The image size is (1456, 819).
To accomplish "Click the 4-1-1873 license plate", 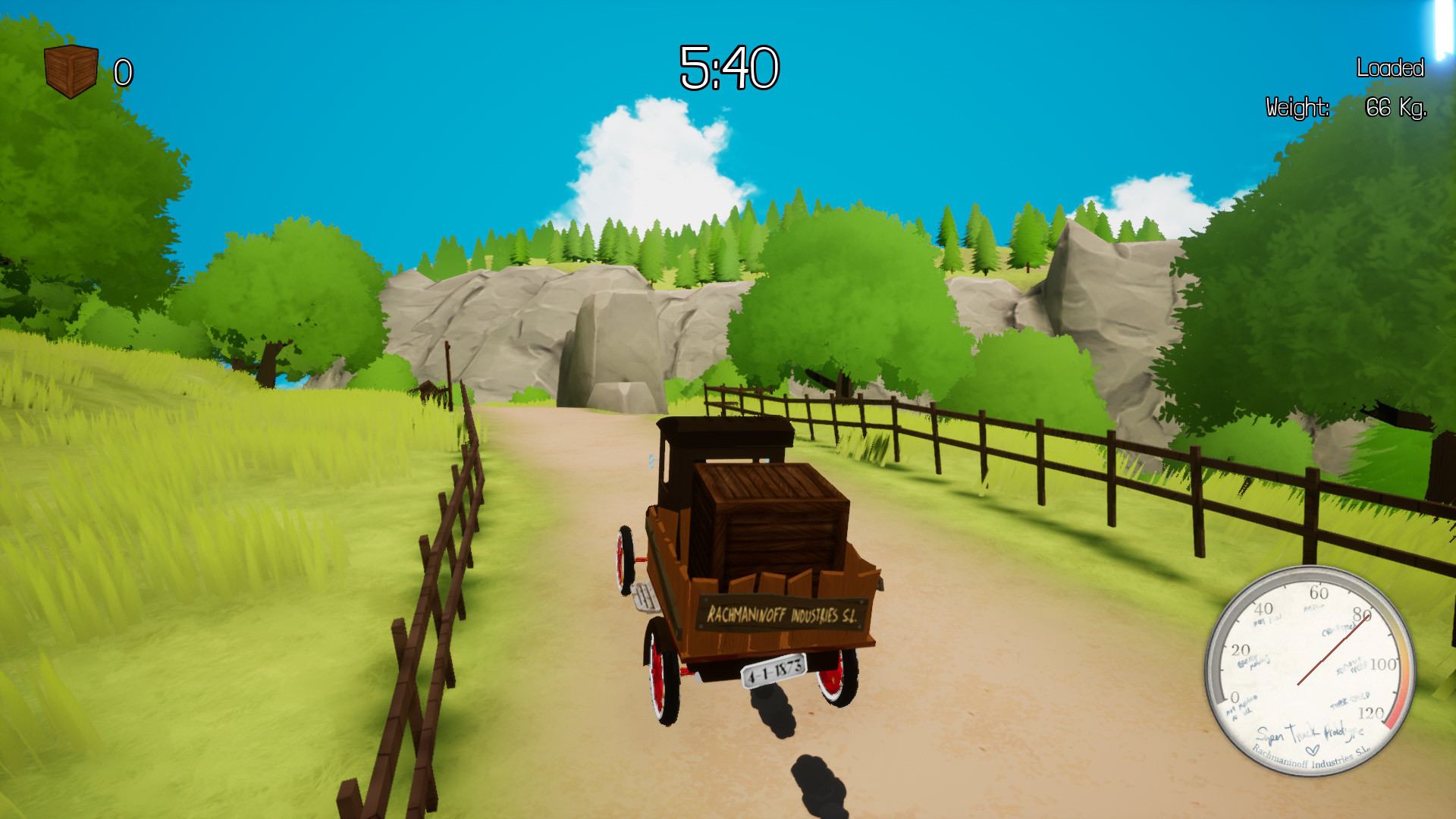I will click(773, 670).
